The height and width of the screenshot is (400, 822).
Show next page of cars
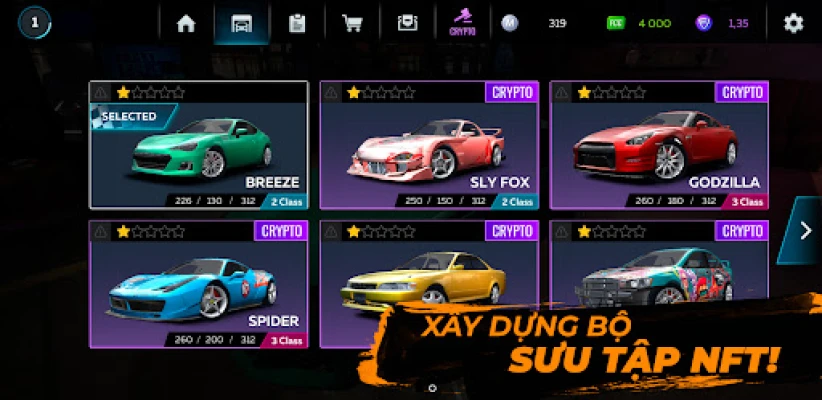coord(807,231)
